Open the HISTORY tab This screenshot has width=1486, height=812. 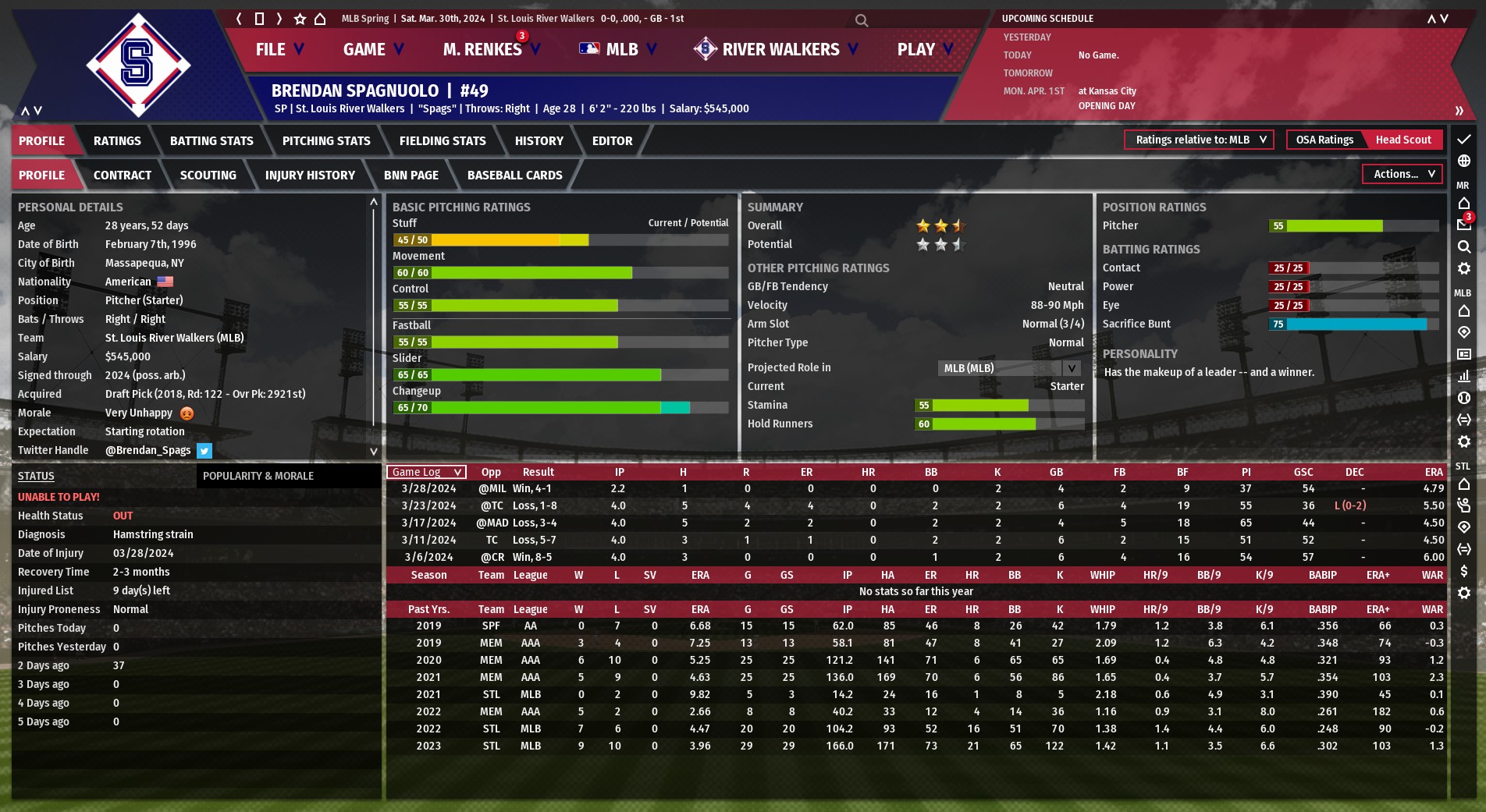click(539, 140)
